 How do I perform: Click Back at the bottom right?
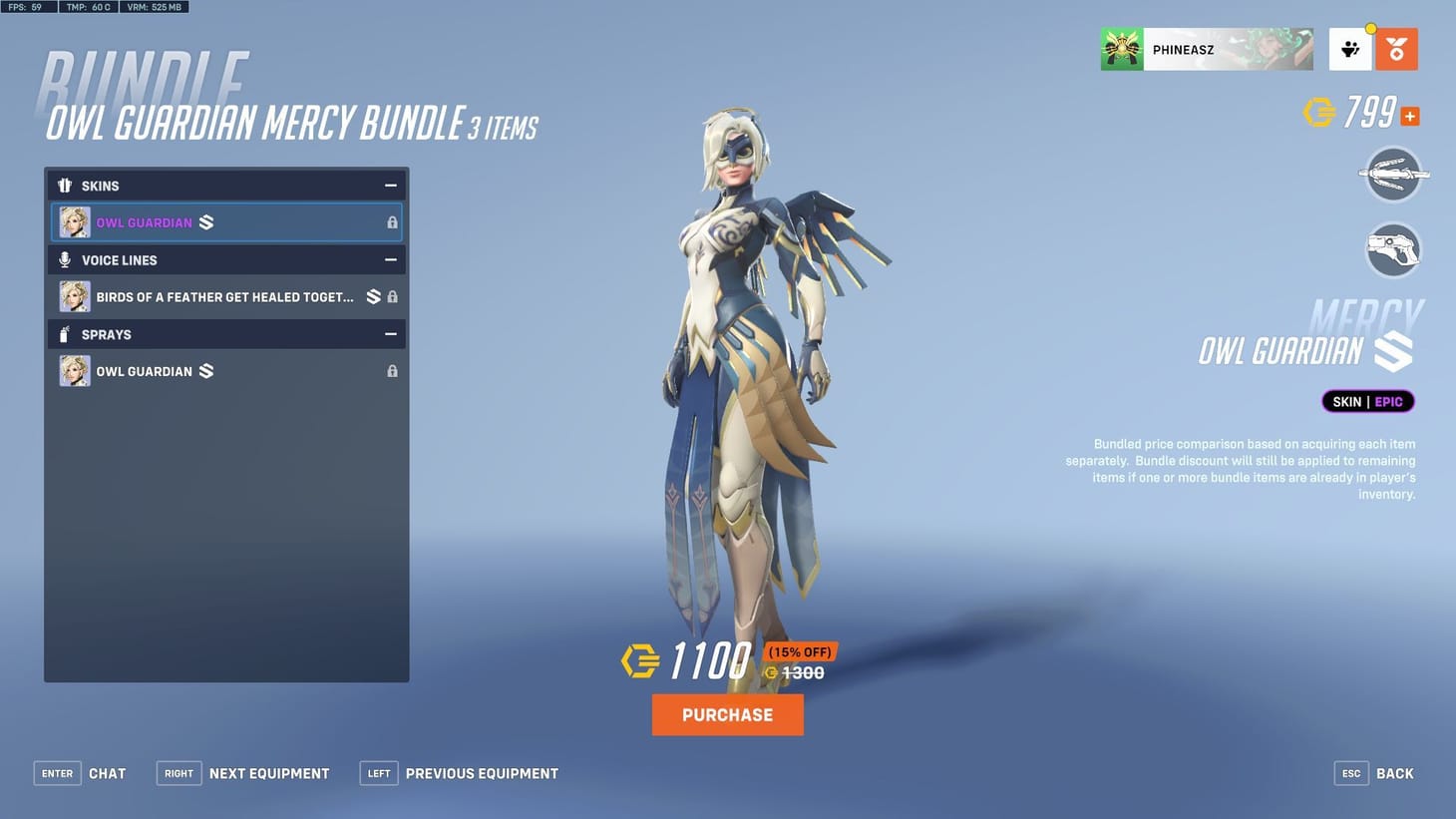coord(1394,773)
